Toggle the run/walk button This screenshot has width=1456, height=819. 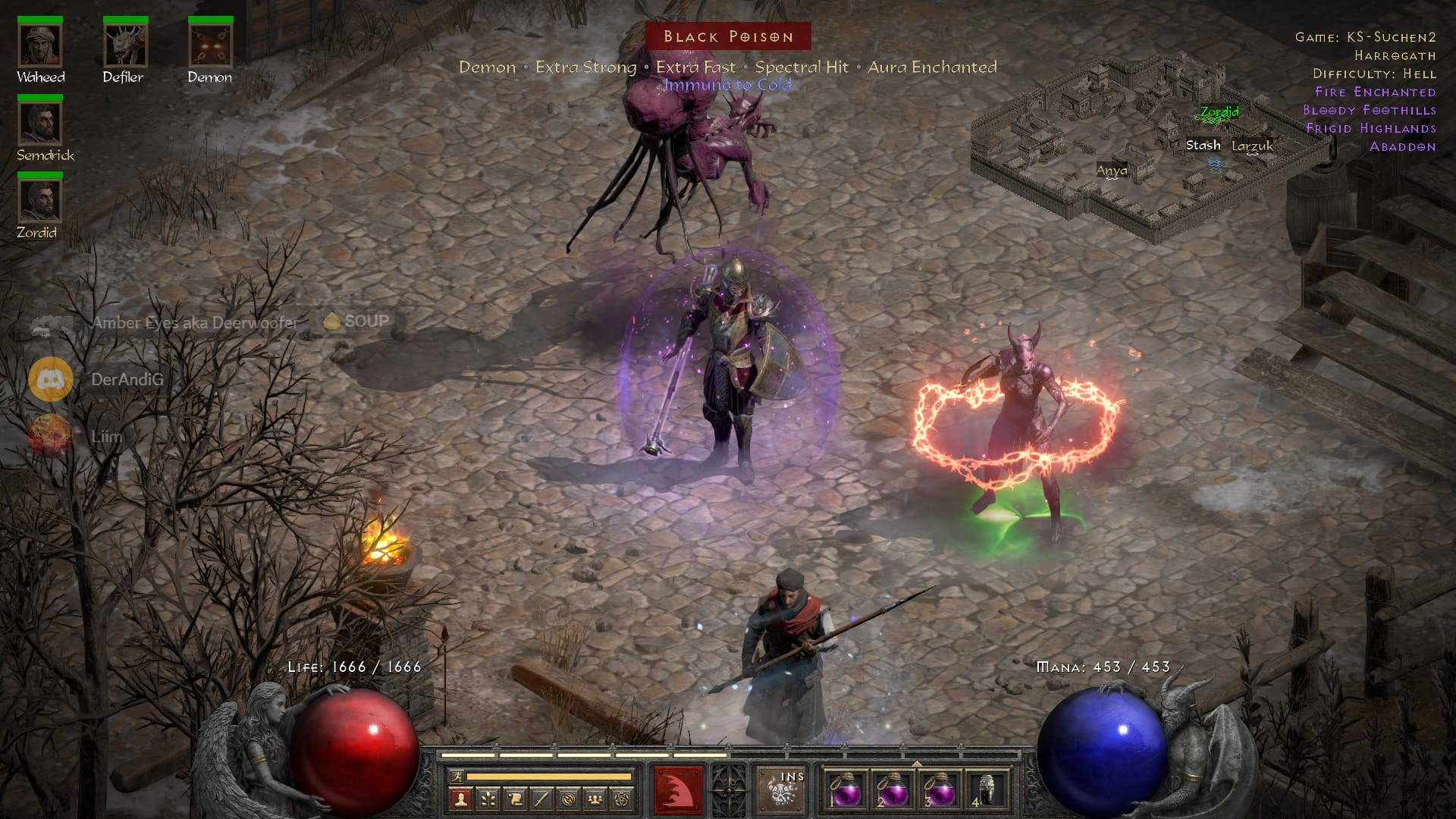(456, 777)
